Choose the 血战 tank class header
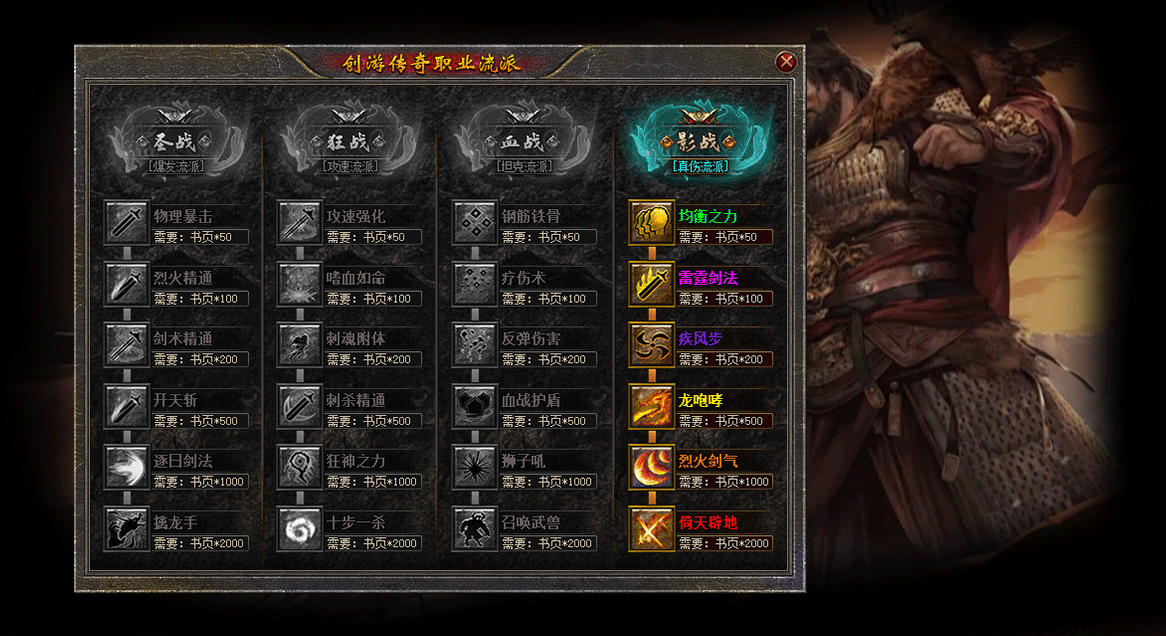 524,141
